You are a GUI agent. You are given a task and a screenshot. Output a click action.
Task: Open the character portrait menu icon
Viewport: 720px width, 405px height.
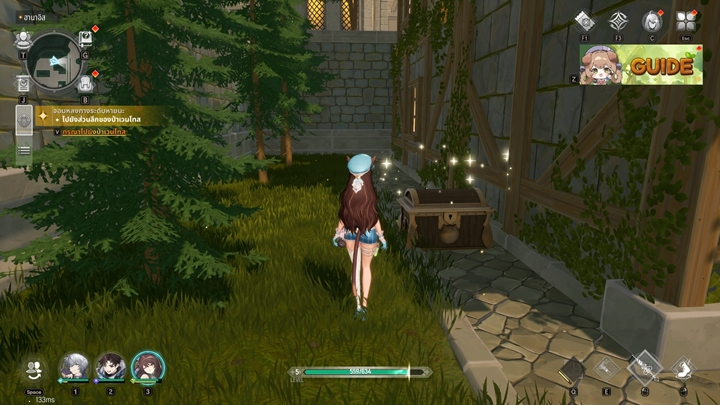[652, 22]
